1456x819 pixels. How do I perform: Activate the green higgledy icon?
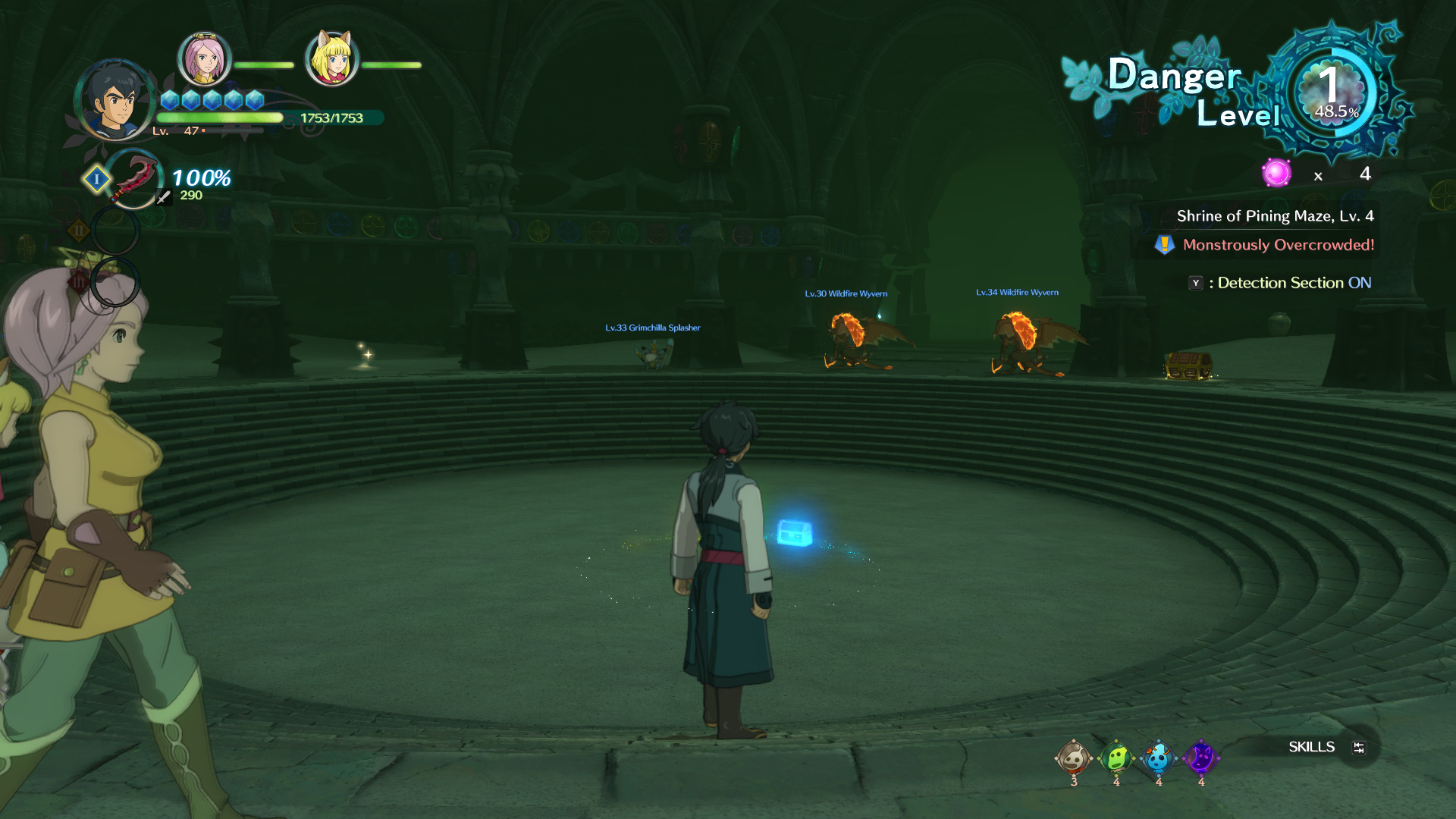(1116, 758)
